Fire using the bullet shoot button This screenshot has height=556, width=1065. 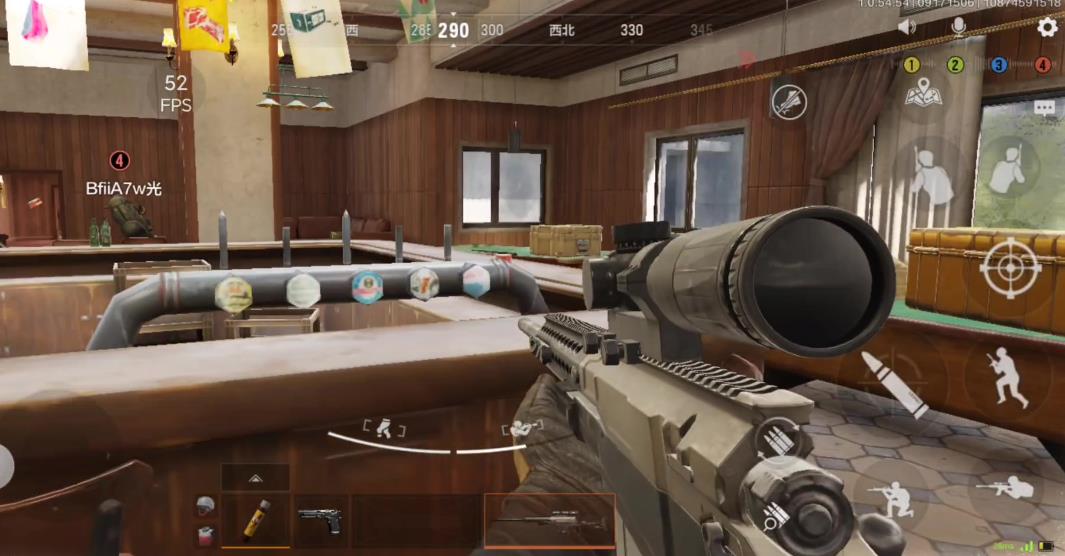(895, 383)
